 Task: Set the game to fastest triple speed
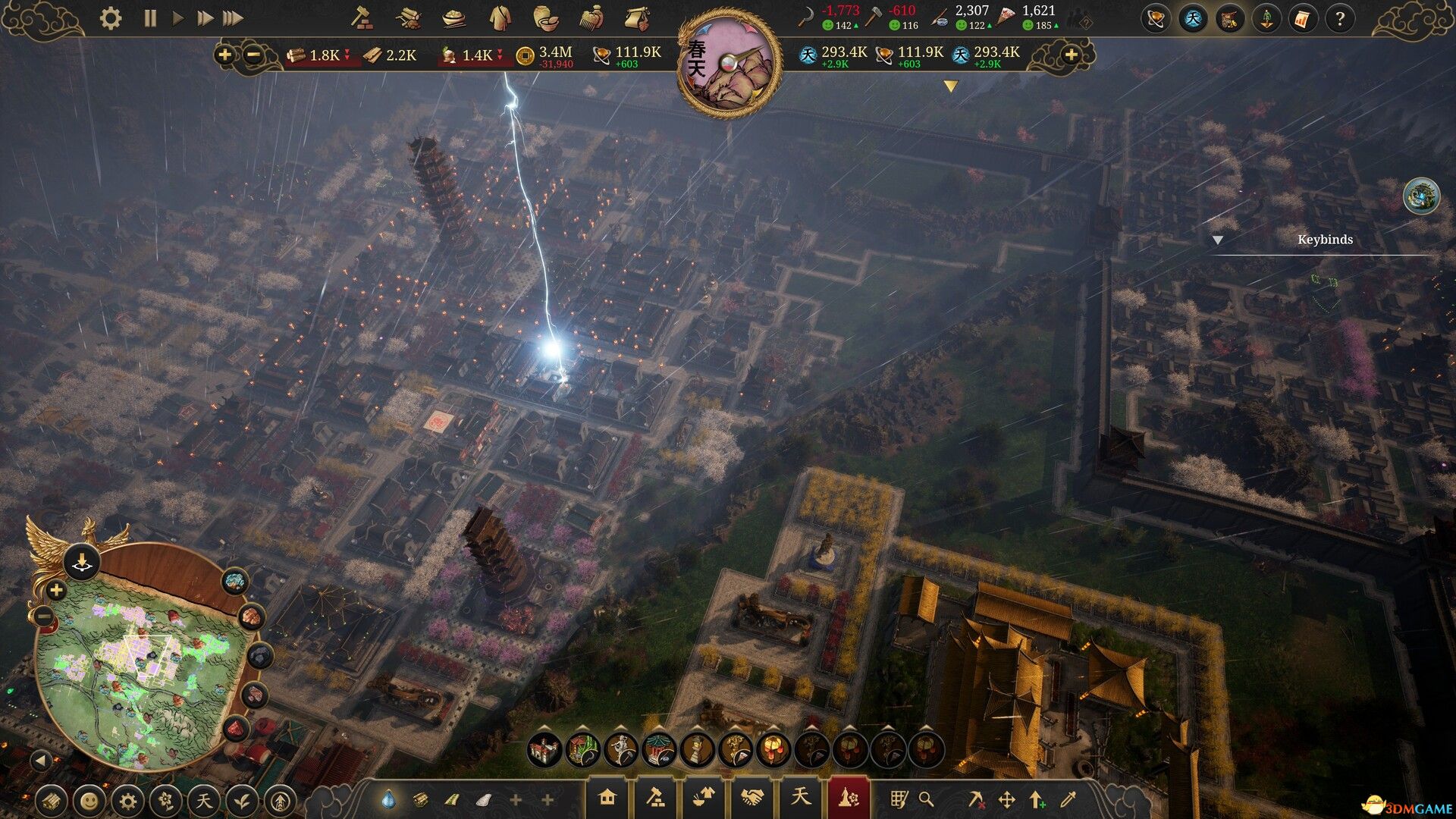click(234, 18)
